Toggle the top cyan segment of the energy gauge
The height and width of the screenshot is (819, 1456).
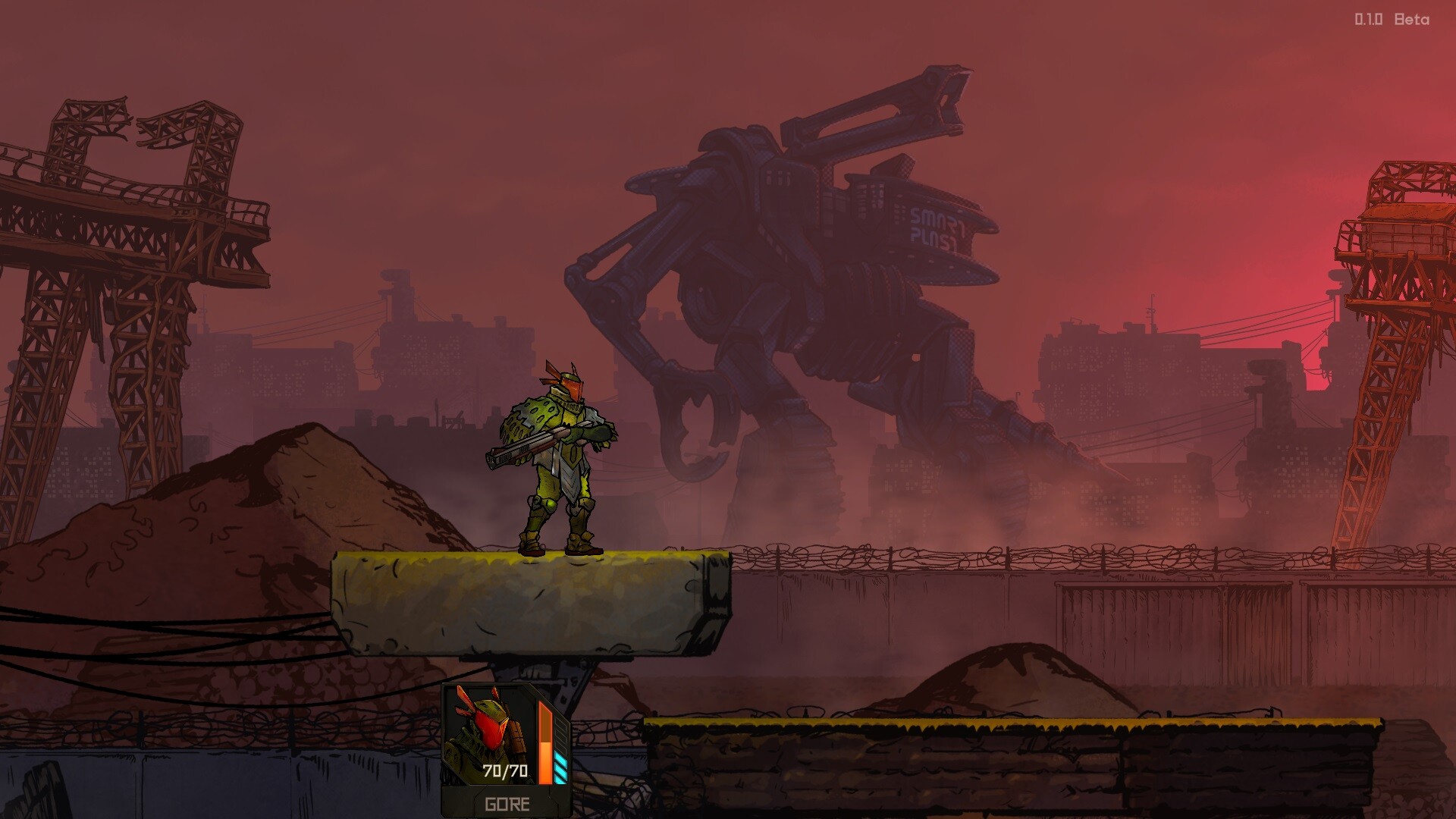pos(560,757)
